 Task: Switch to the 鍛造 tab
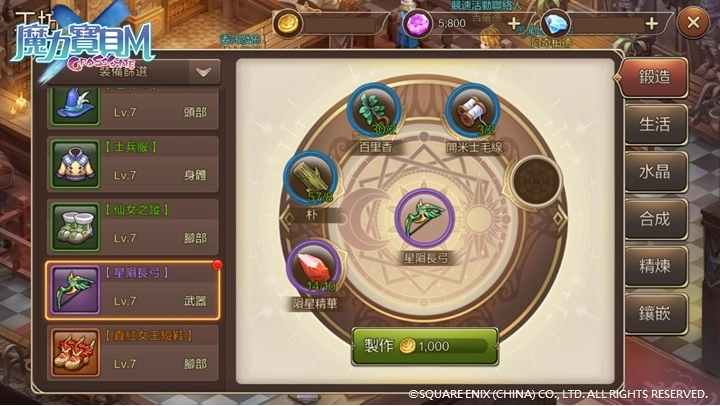[654, 76]
